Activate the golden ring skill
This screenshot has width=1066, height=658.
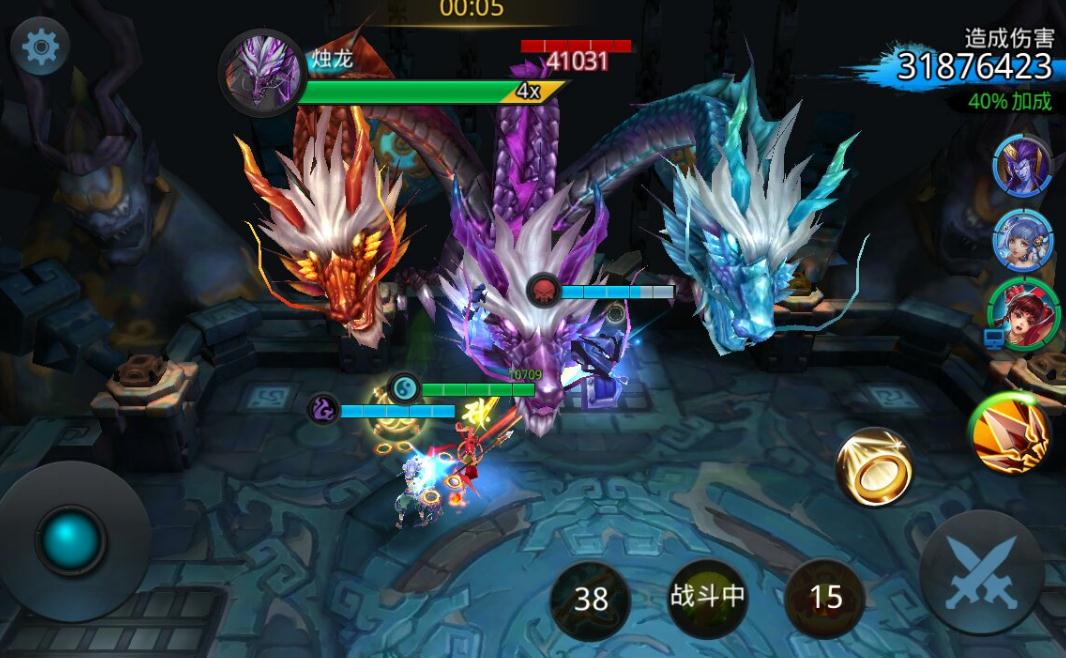(x=875, y=467)
